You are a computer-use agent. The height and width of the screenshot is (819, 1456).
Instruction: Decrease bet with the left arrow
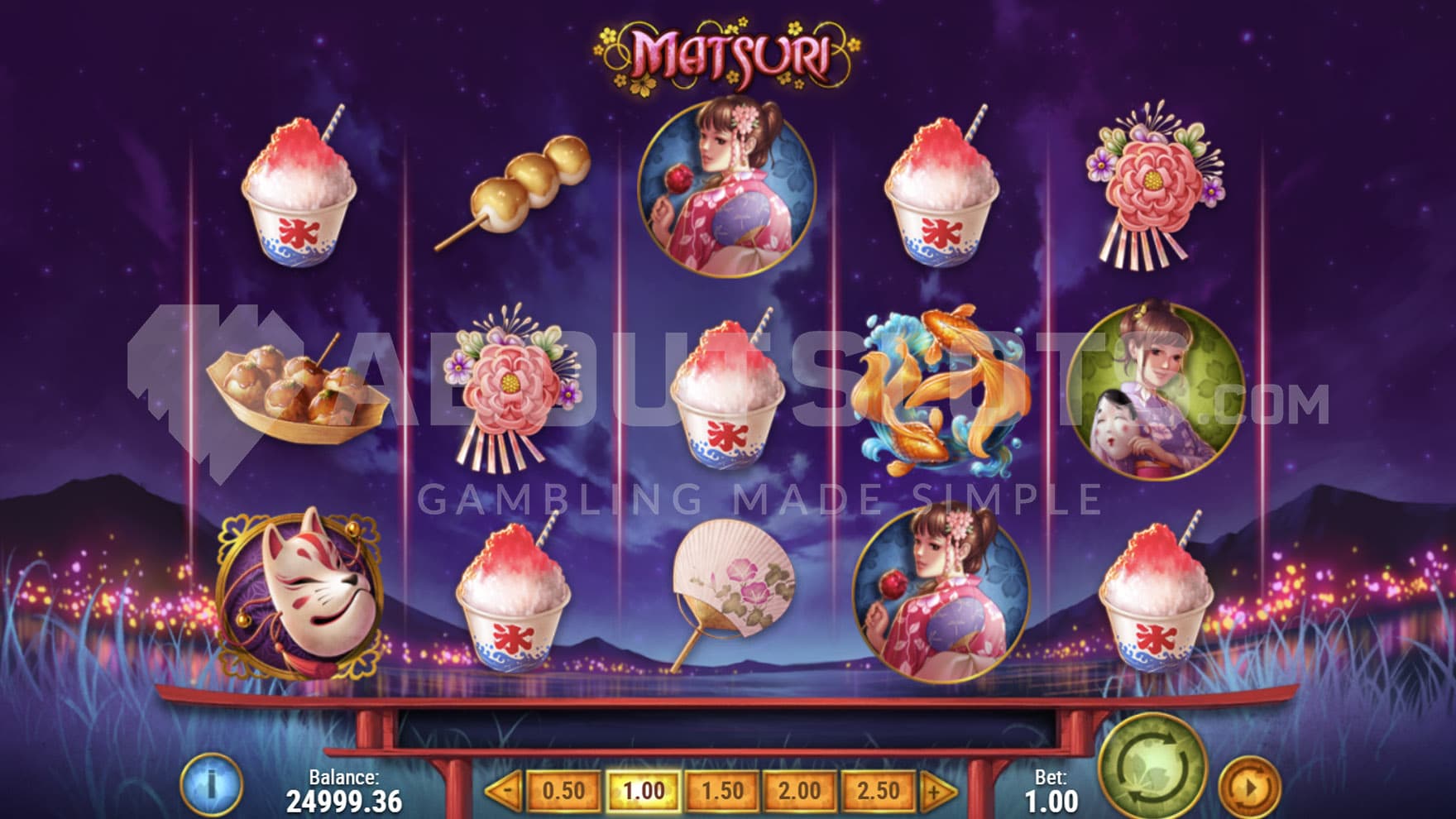pyautogui.click(x=503, y=792)
